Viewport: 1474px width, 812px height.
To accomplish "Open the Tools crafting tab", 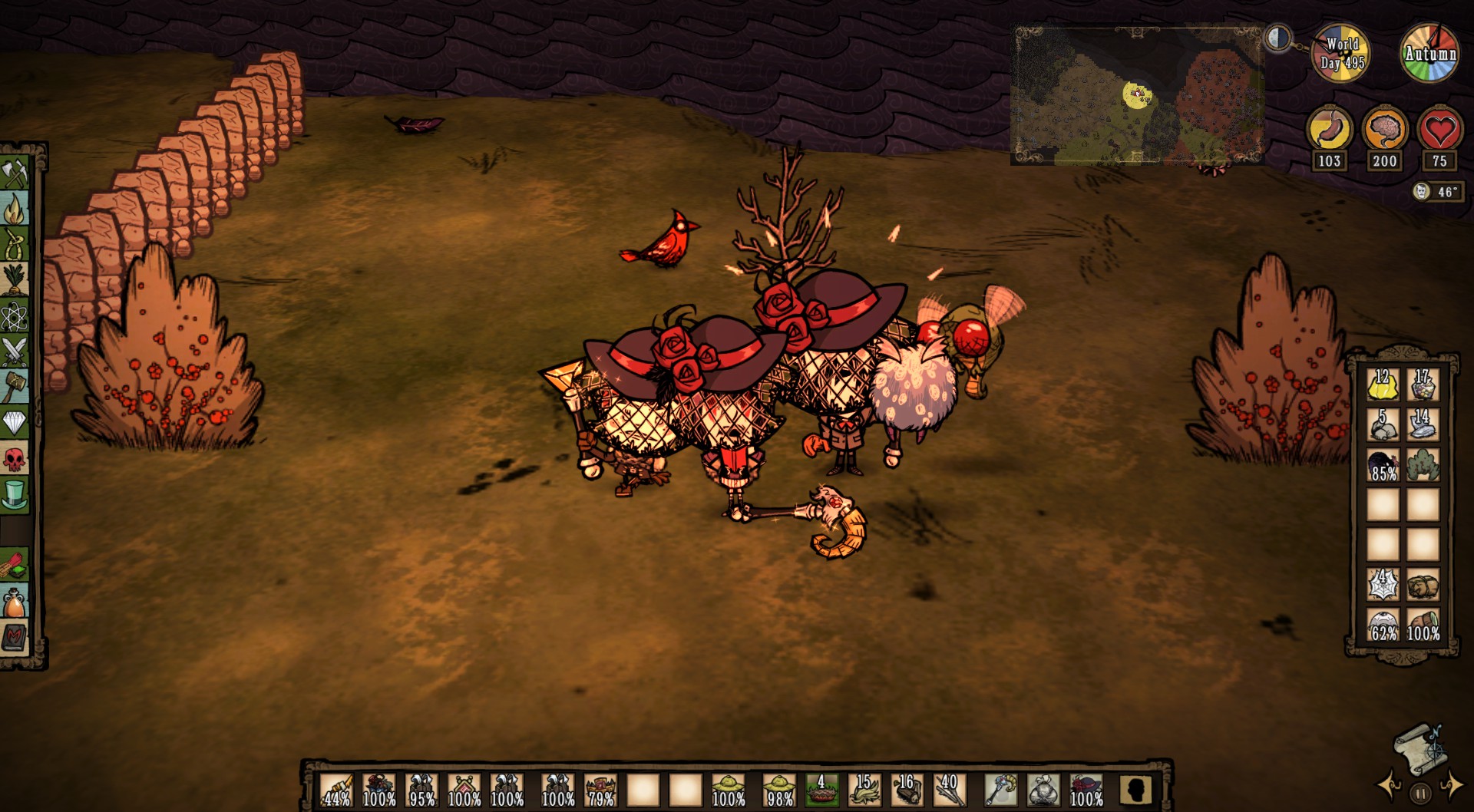I will pos(15,173).
